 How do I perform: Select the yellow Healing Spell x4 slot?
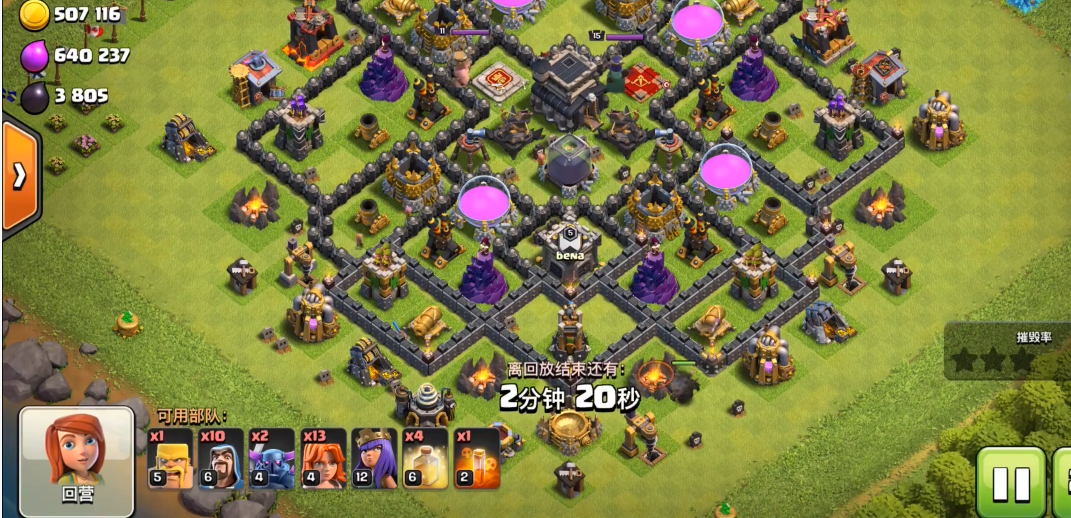(425, 458)
